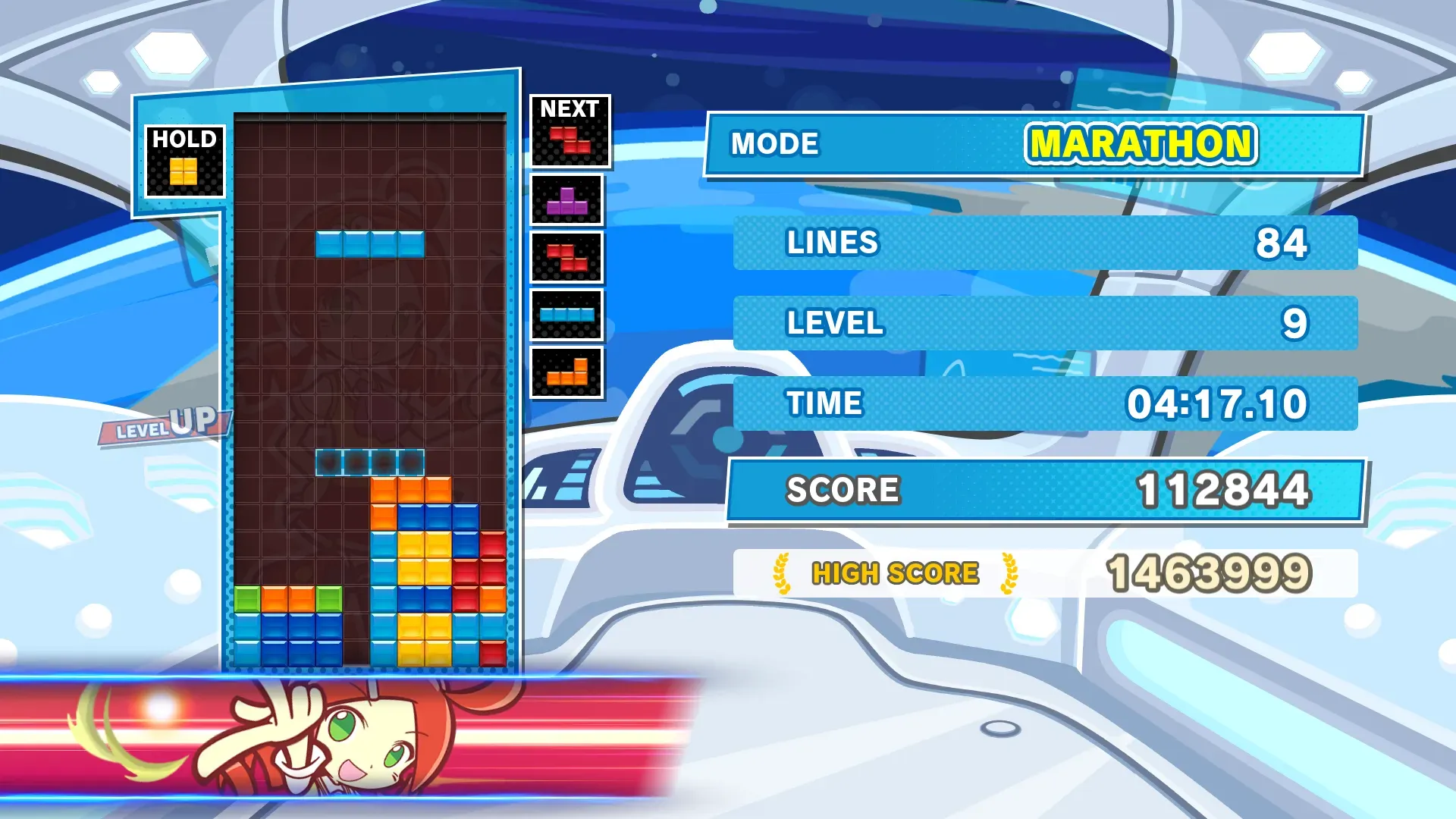Click the NEXT-labeled box showing the red Z piece

pos(570,132)
